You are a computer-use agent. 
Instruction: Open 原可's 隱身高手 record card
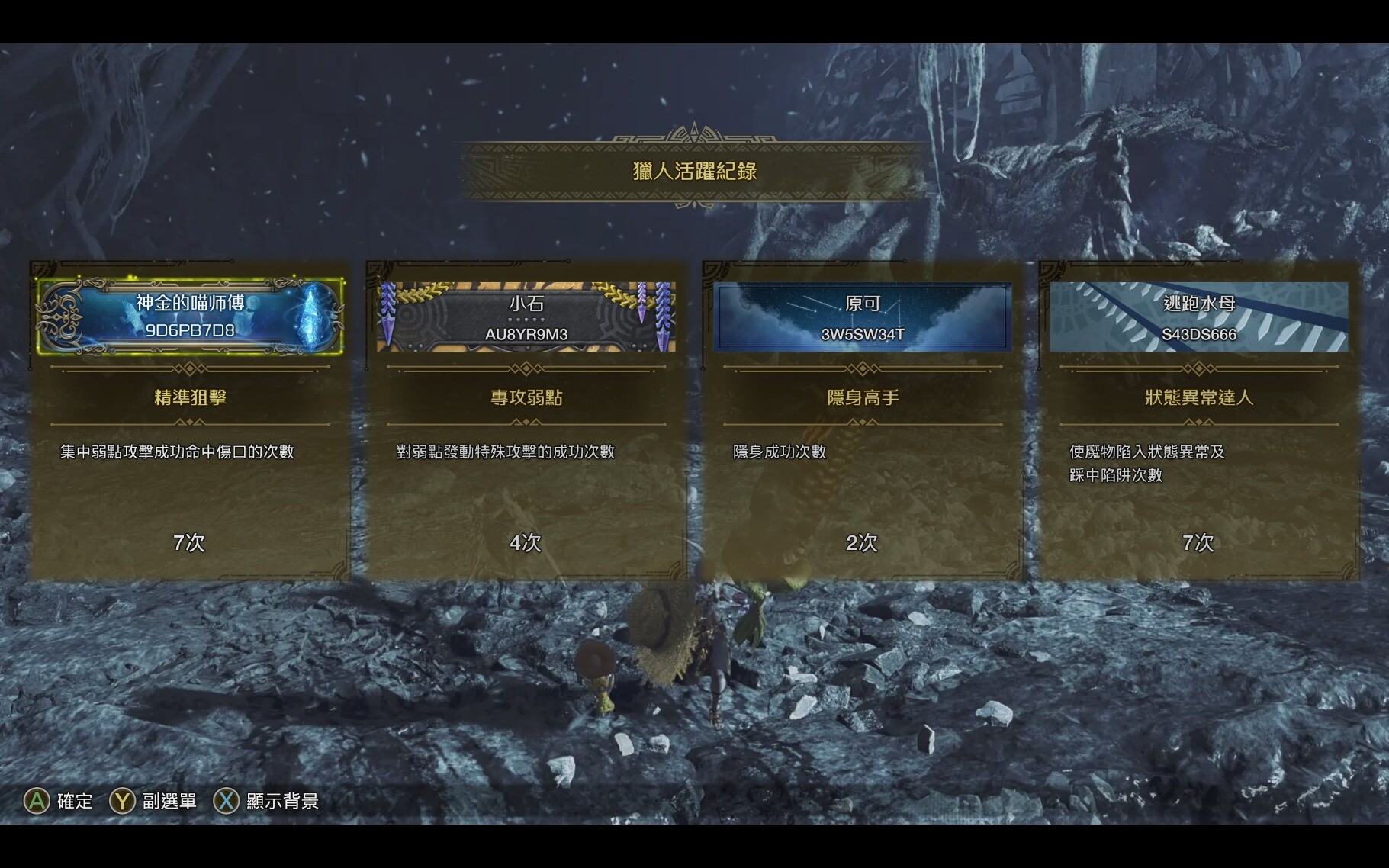(x=863, y=420)
